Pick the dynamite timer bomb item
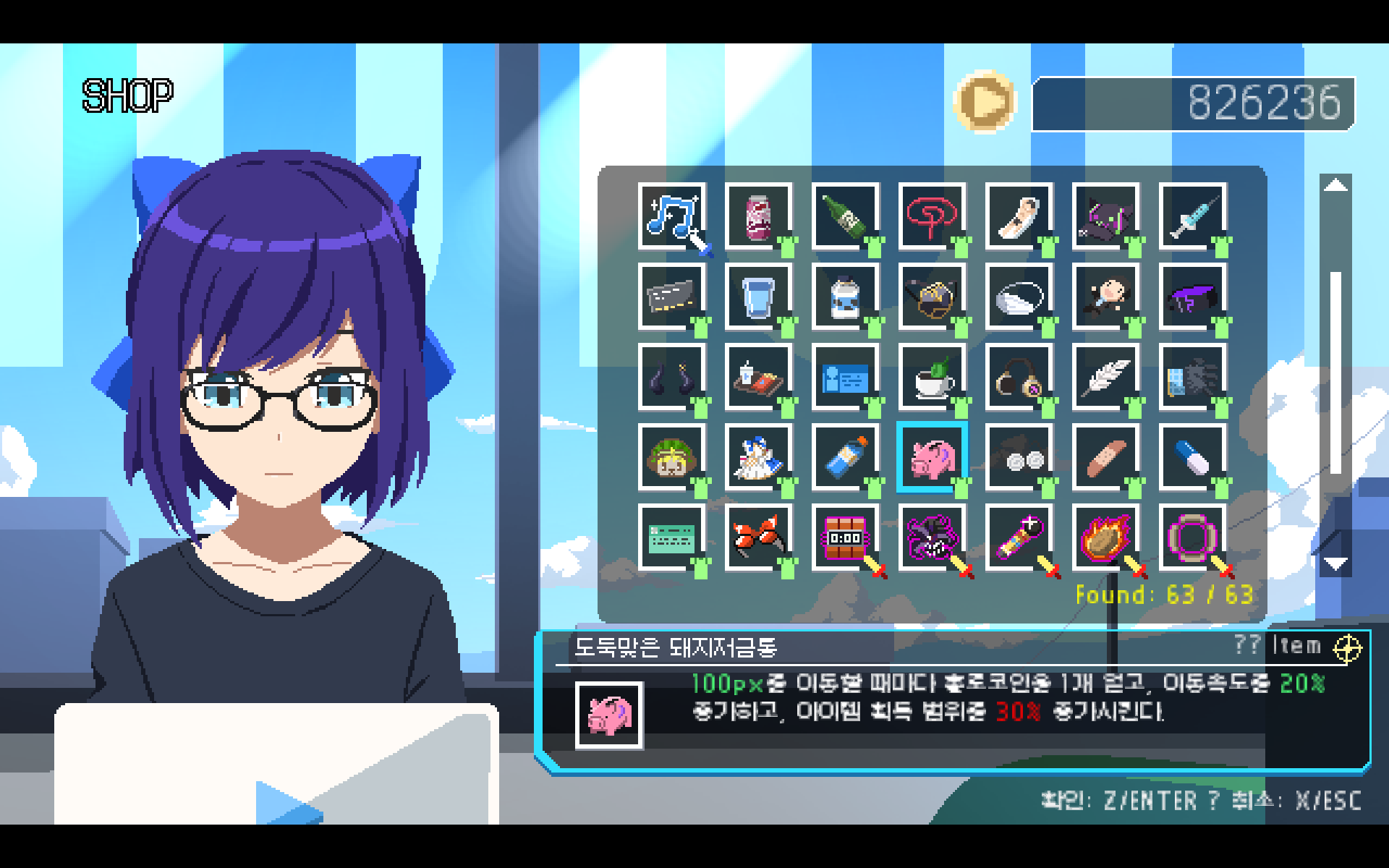Image resolution: width=1389 pixels, height=868 pixels. [x=845, y=537]
